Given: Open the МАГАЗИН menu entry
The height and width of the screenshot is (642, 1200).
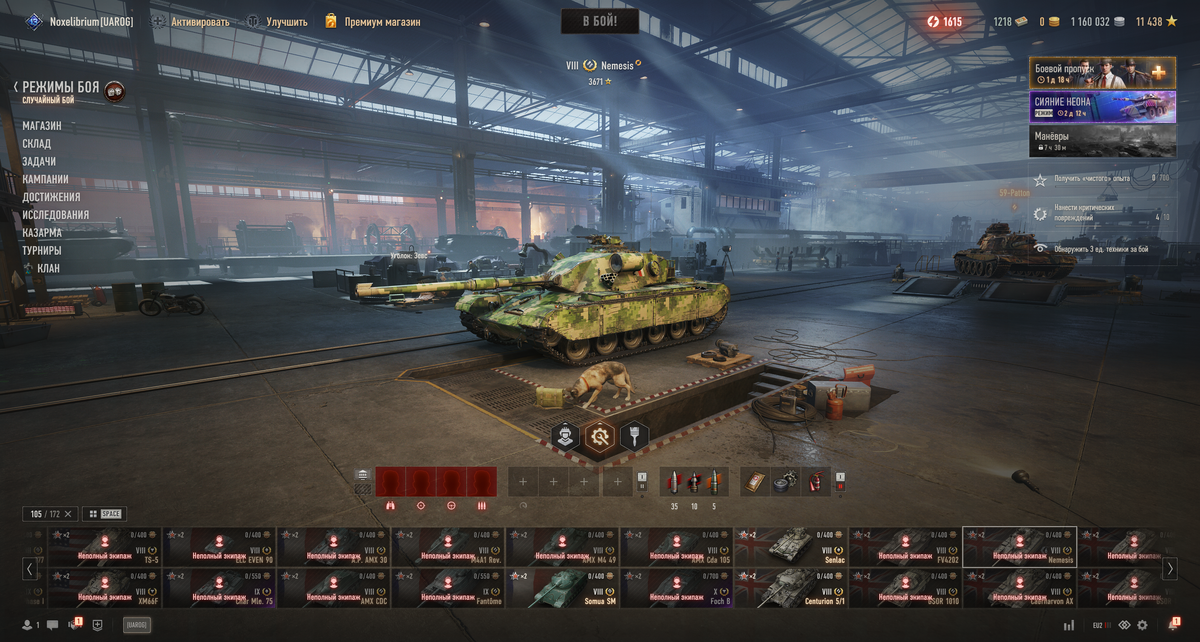Looking at the screenshot, I should (x=42, y=126).
